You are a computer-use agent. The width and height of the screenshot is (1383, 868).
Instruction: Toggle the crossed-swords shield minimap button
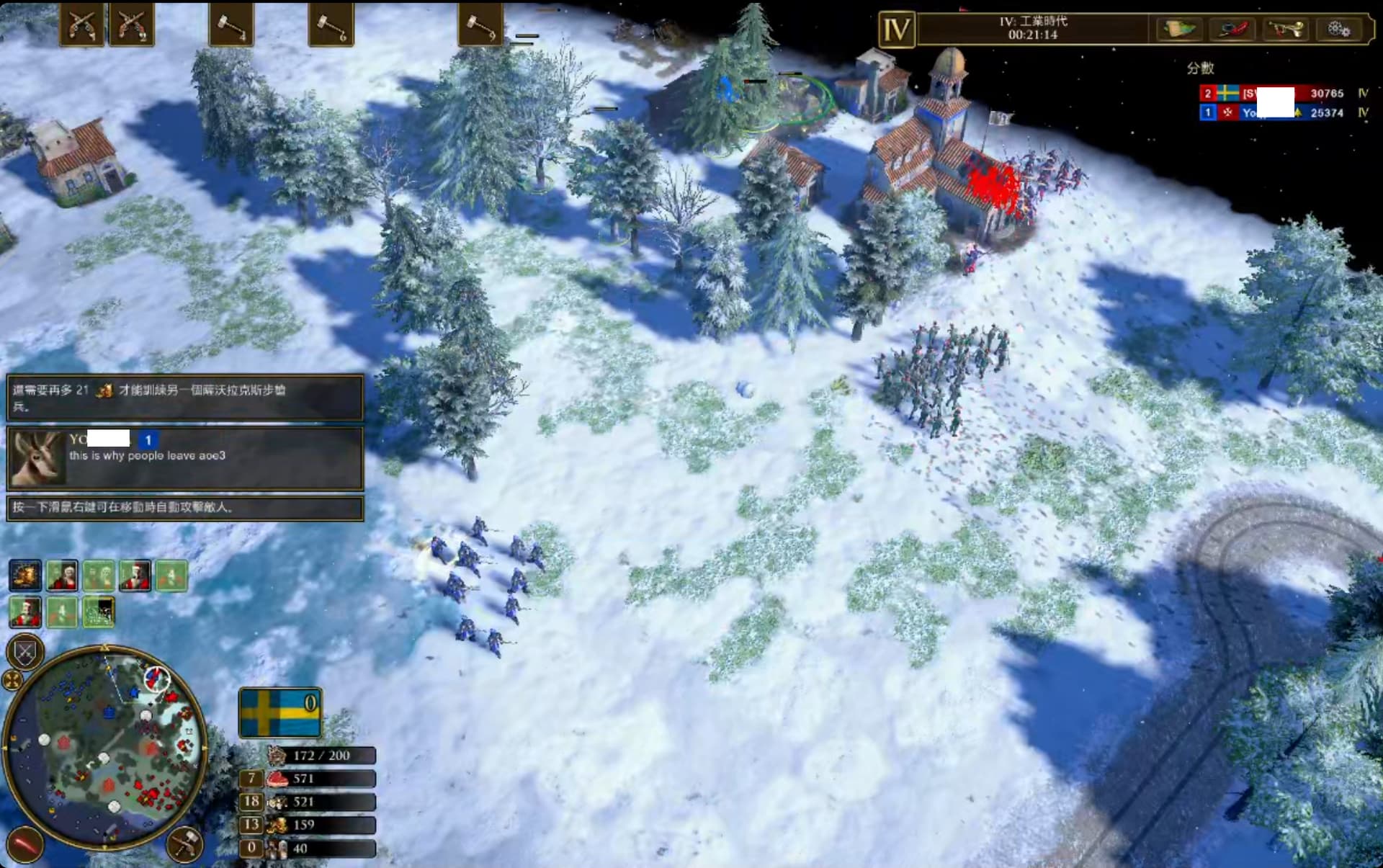25,653
